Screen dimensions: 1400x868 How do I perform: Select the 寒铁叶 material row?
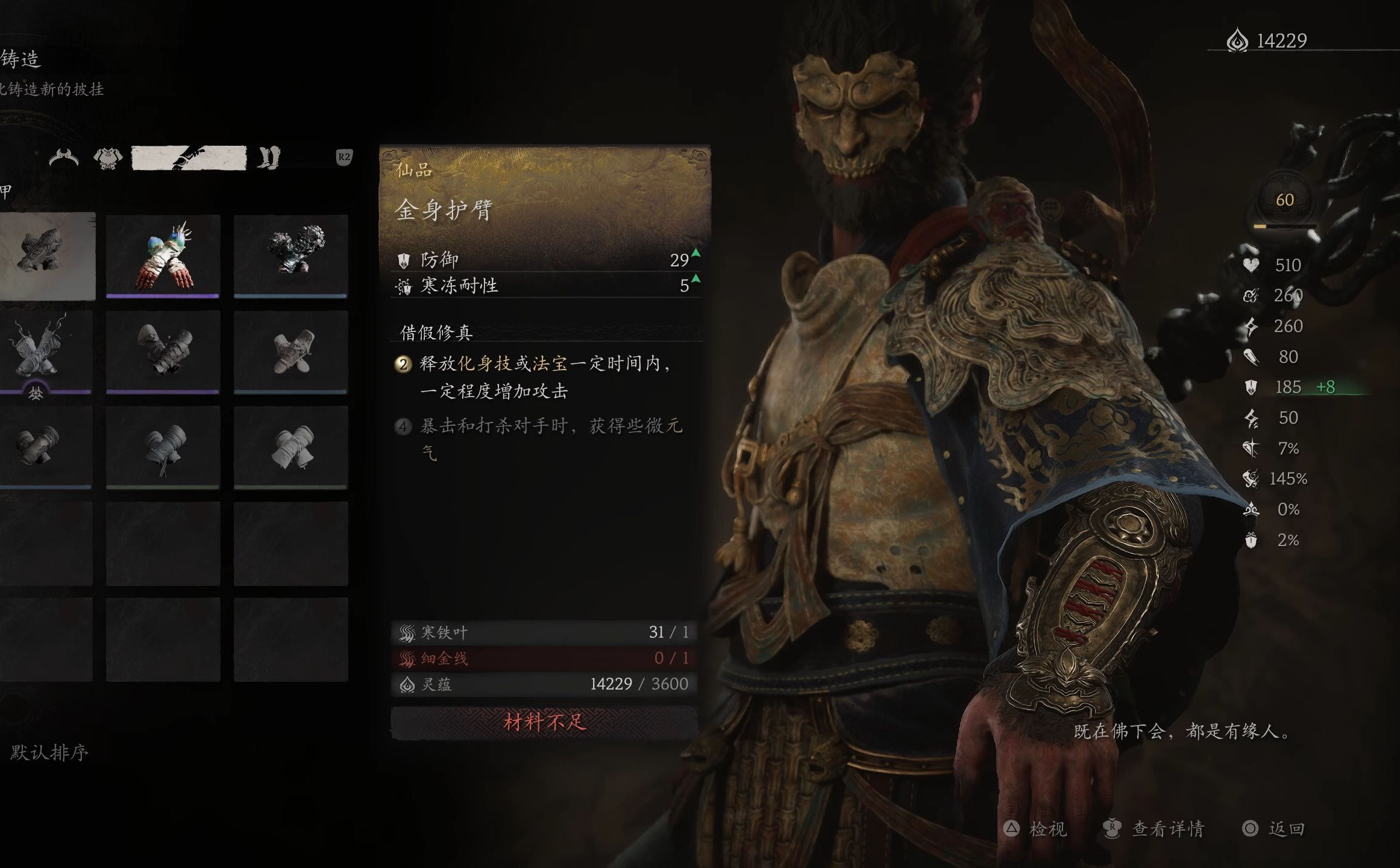[x=544, y=632]
